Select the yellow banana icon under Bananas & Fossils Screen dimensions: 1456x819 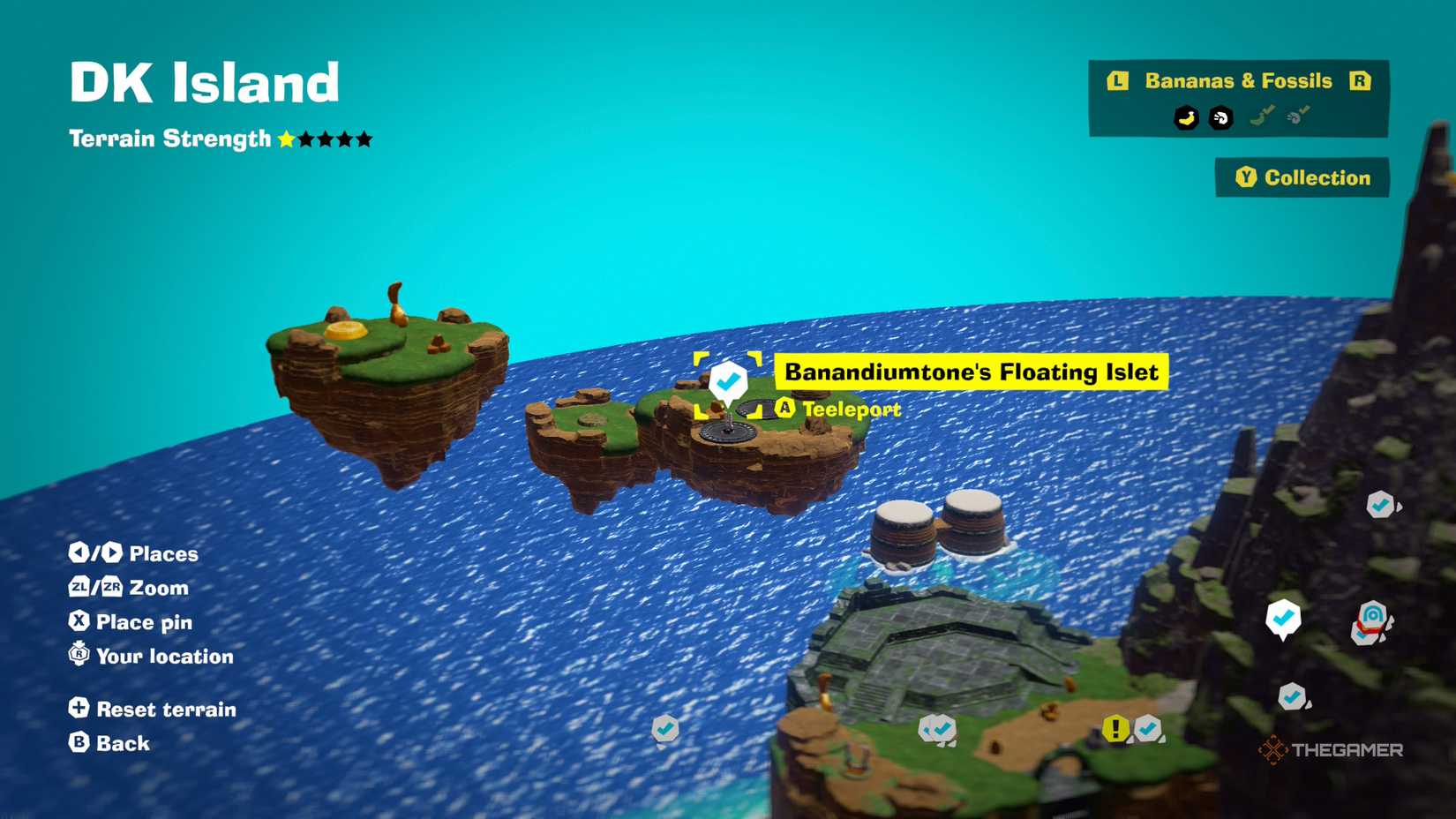click(1185, 117)
